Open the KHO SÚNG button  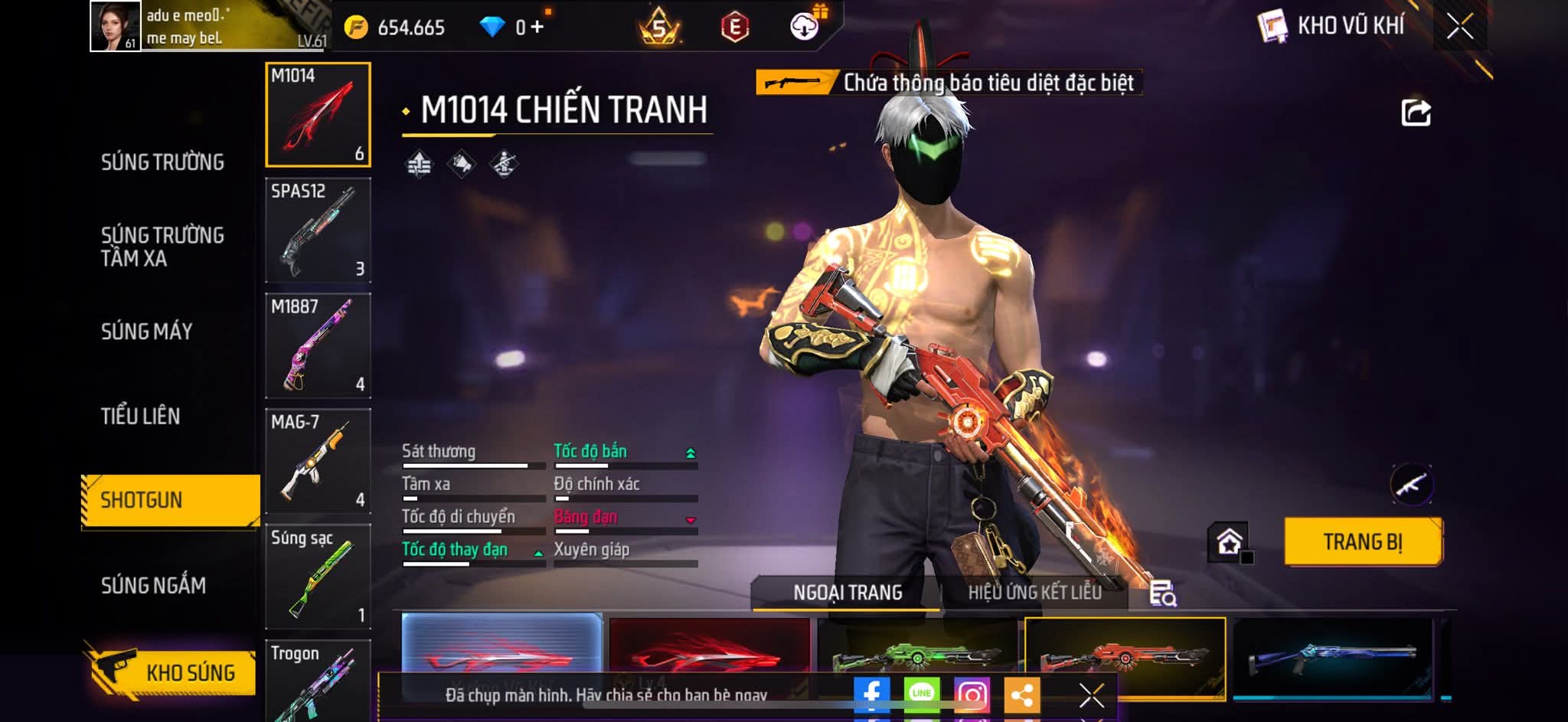pos(171,672)
